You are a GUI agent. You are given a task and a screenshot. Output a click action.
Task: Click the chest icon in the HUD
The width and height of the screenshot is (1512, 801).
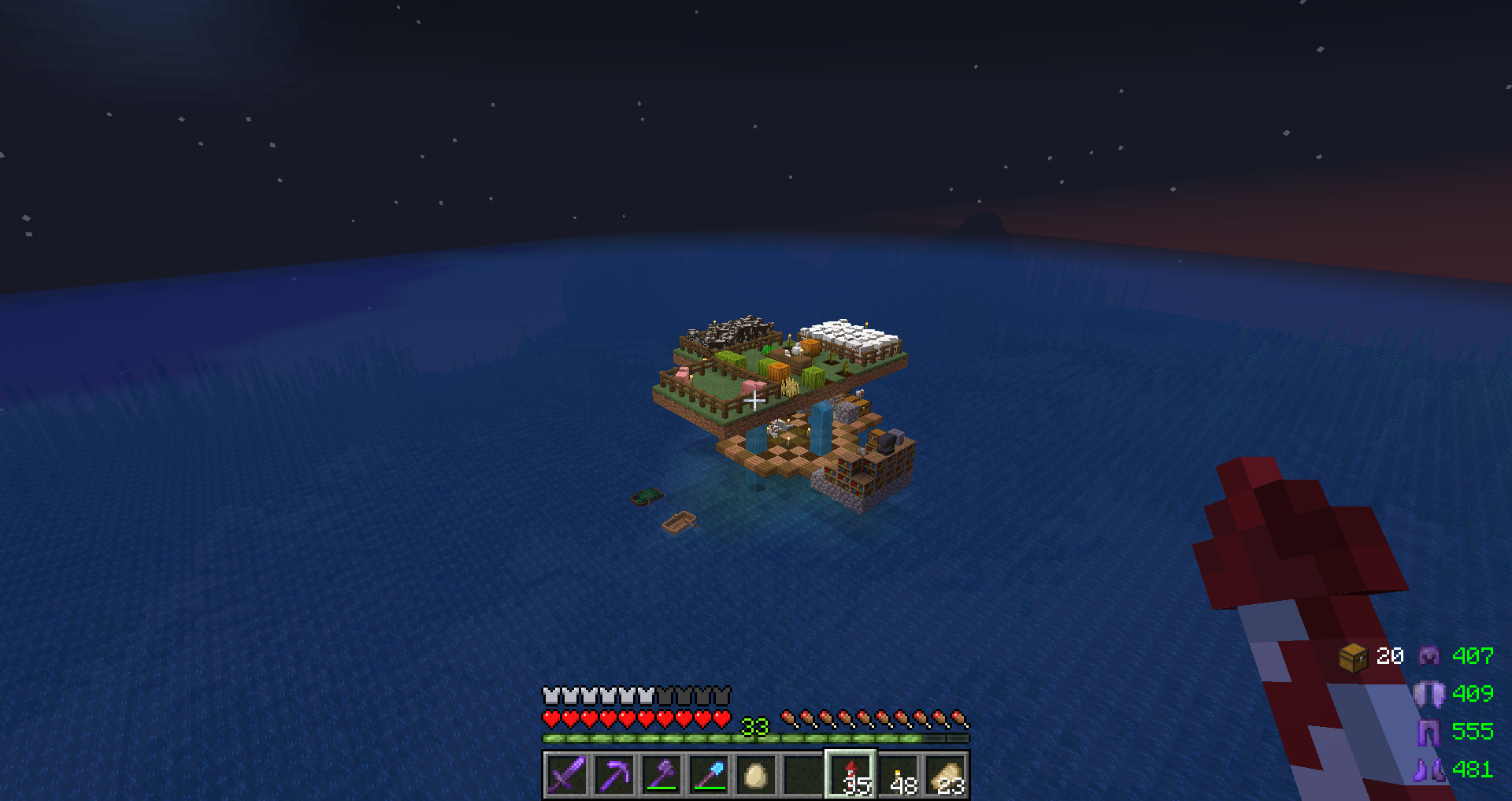click(x=1353, y=657)
